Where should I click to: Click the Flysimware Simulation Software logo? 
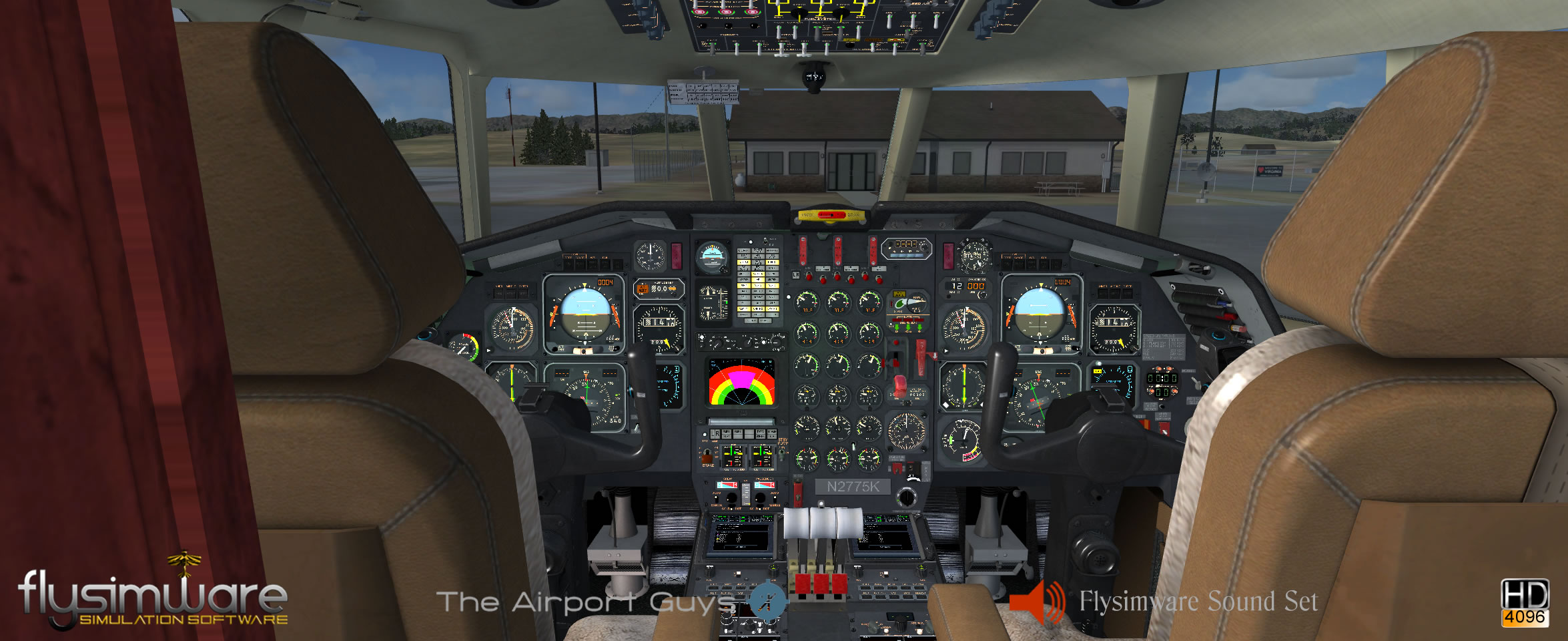153,596
